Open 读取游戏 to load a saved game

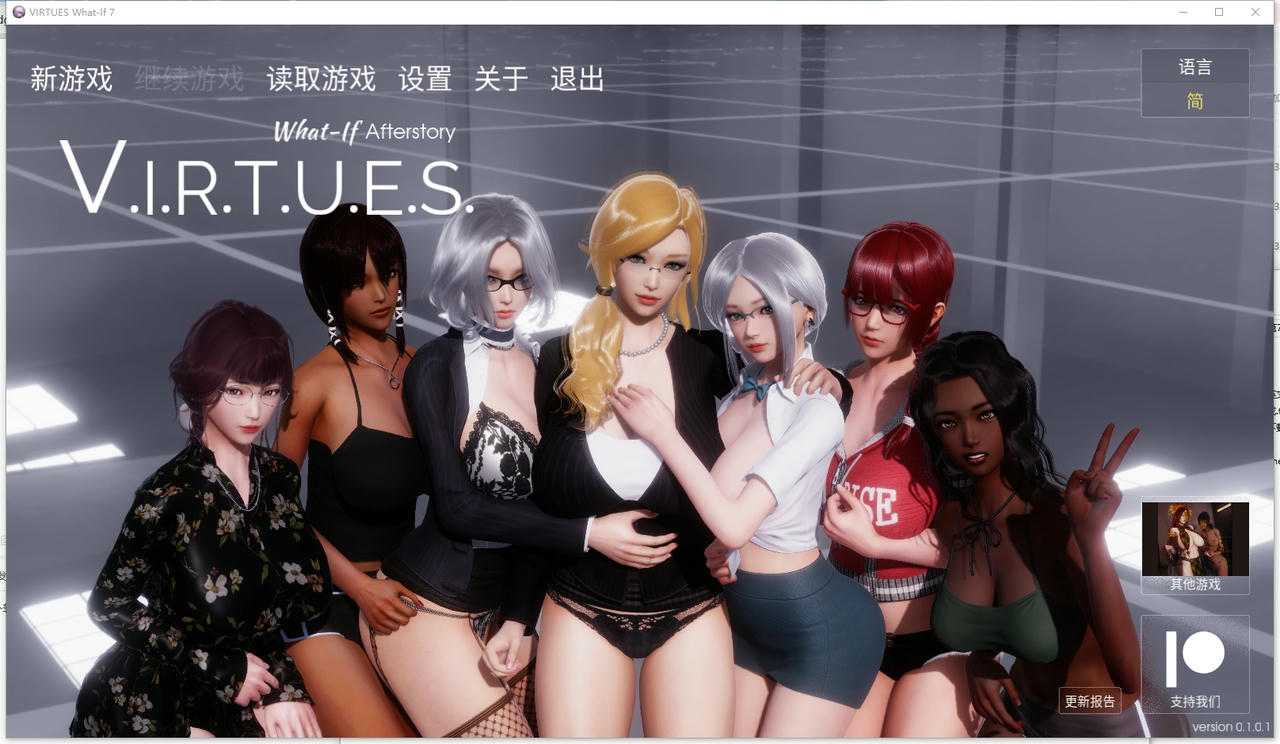(x=320, y=79)
